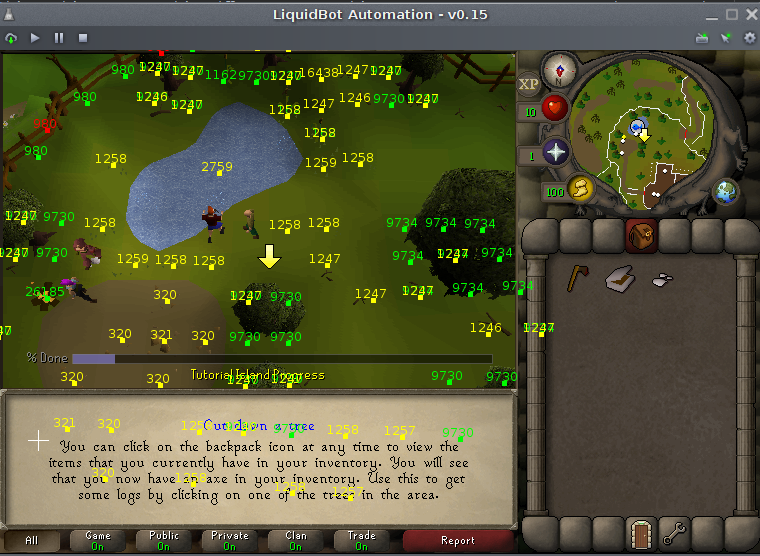This screenshot has width=760, height=556.
Task: Select the bronze axe in inventory
Action: point(577,278)
